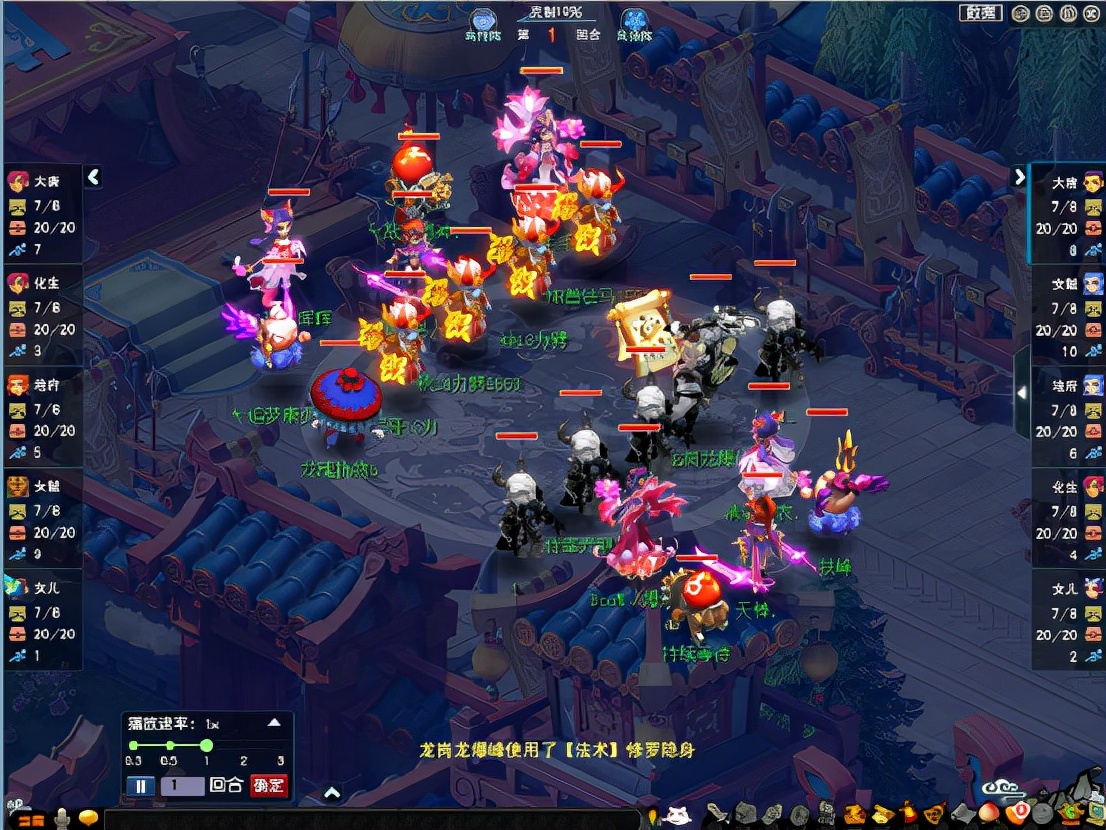Set playback speed to 2x on slider

point(243,746)
